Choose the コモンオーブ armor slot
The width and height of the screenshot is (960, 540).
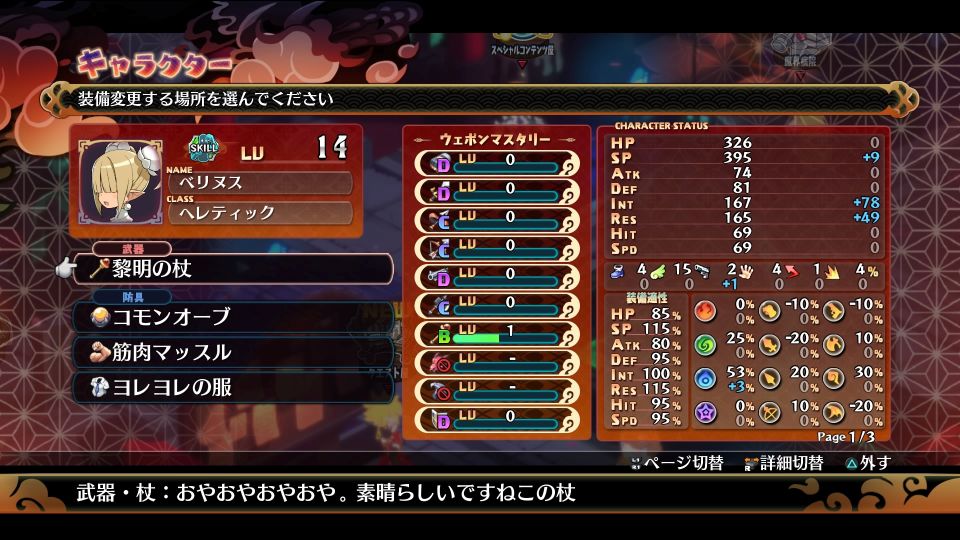click(x=233, y=317)
